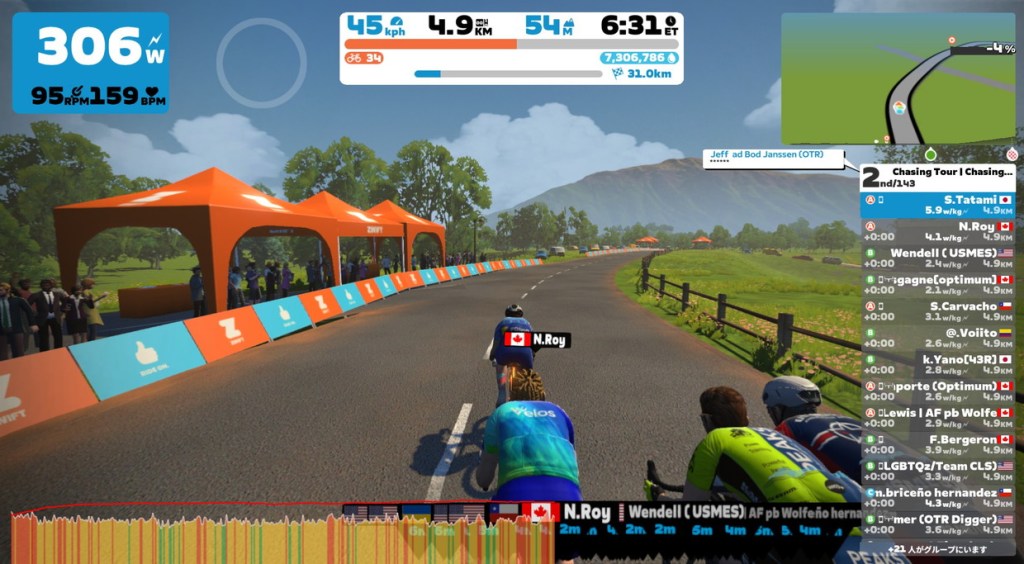This screenshot has height=564, width=1024.
Task: Open the Chasing Tour event header
Action: [937, 177]
